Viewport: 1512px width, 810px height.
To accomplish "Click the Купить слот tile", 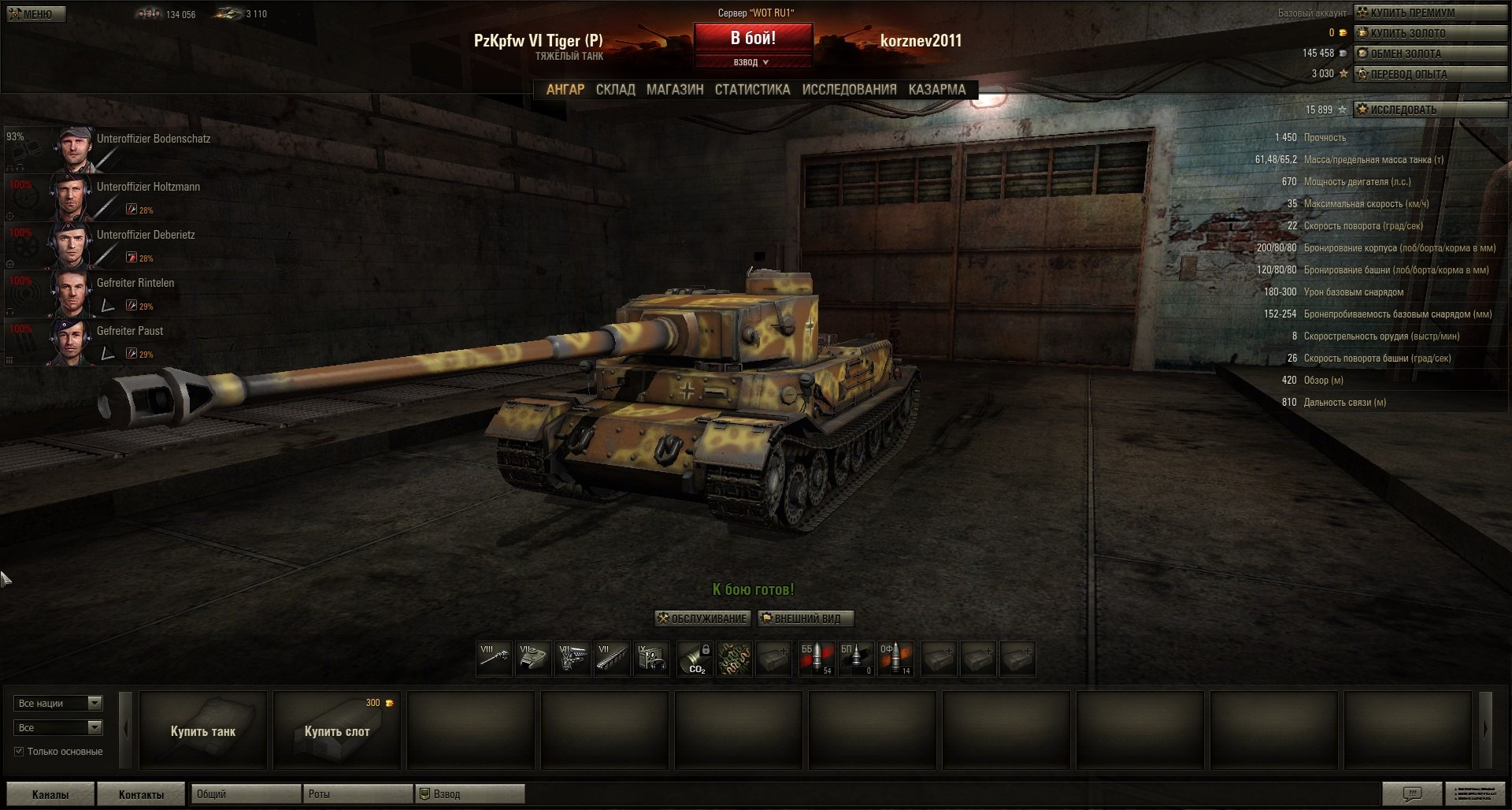I will (337, 731).
